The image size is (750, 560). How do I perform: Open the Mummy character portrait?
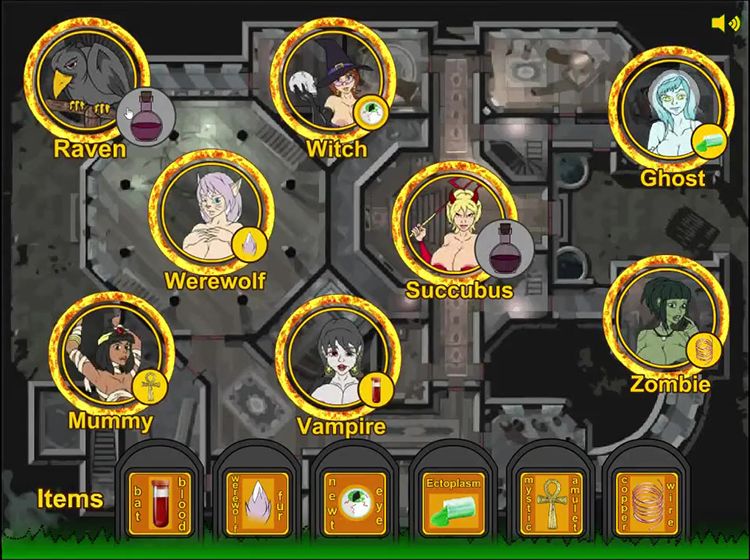[110, 355]
